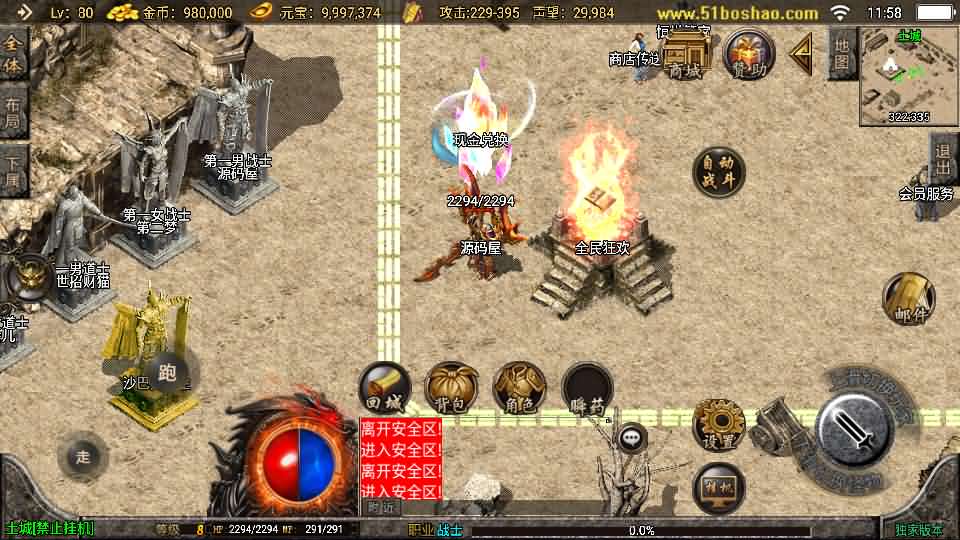
Task: Switch to 跑 run mode
Action: pyautogui.click(x=167, y=374)
